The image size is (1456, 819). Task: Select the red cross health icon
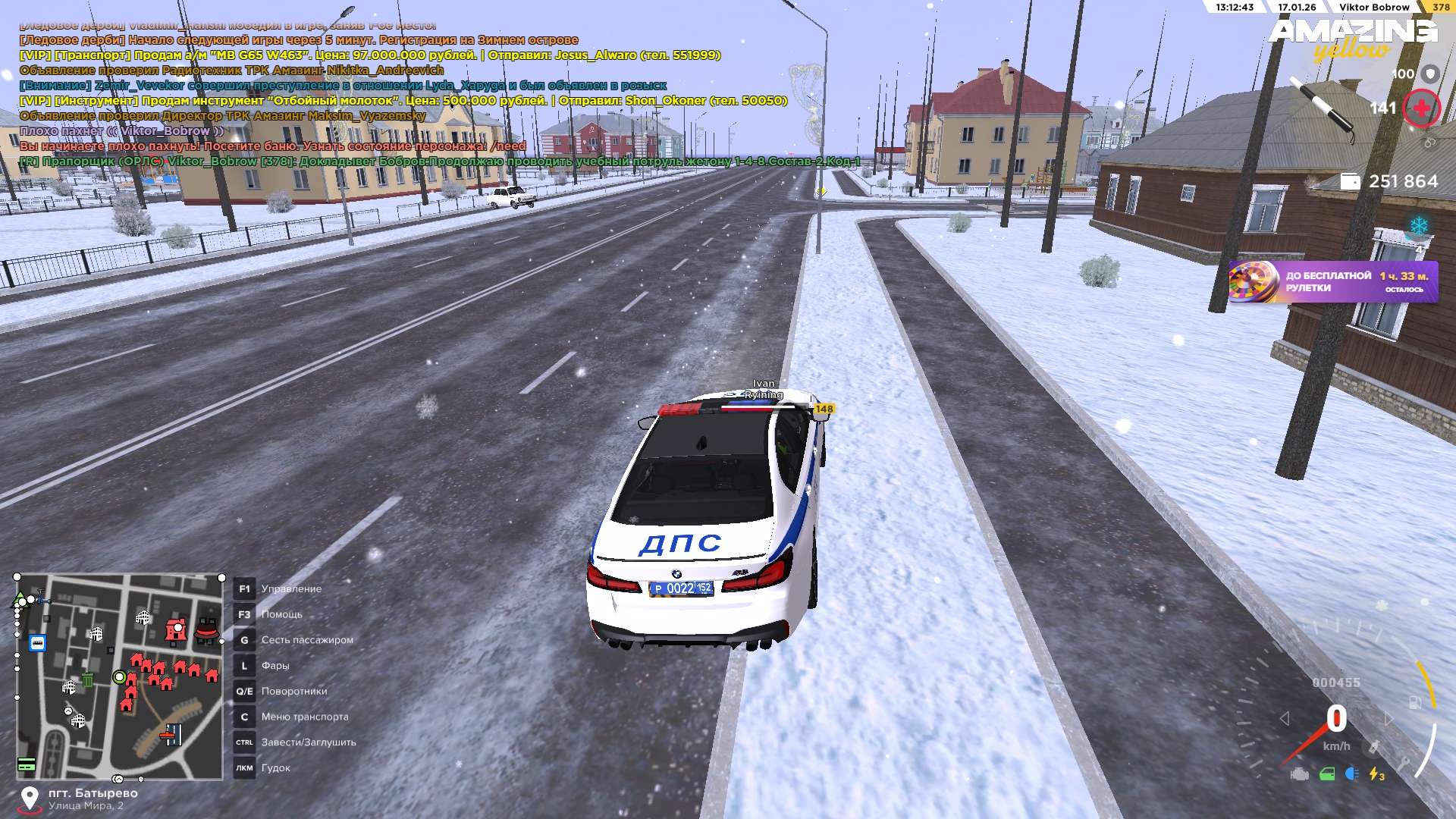pos(1421,108)
